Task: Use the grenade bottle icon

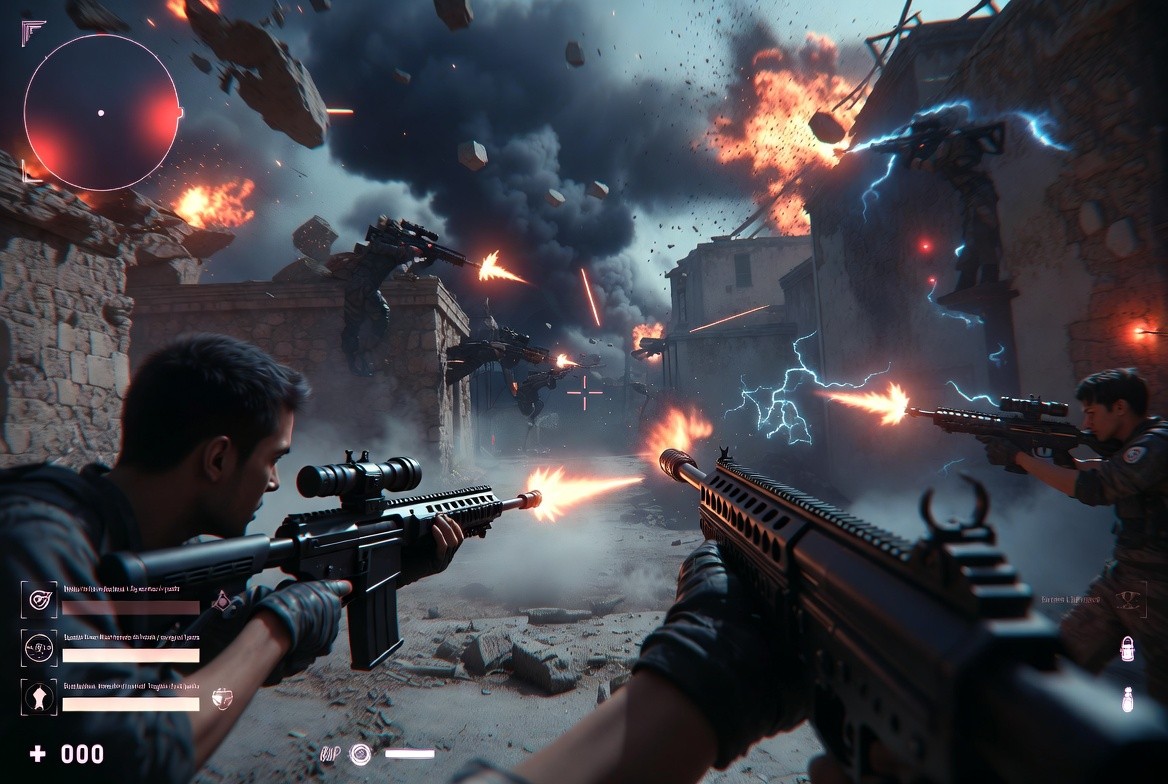Action: 1127,699
